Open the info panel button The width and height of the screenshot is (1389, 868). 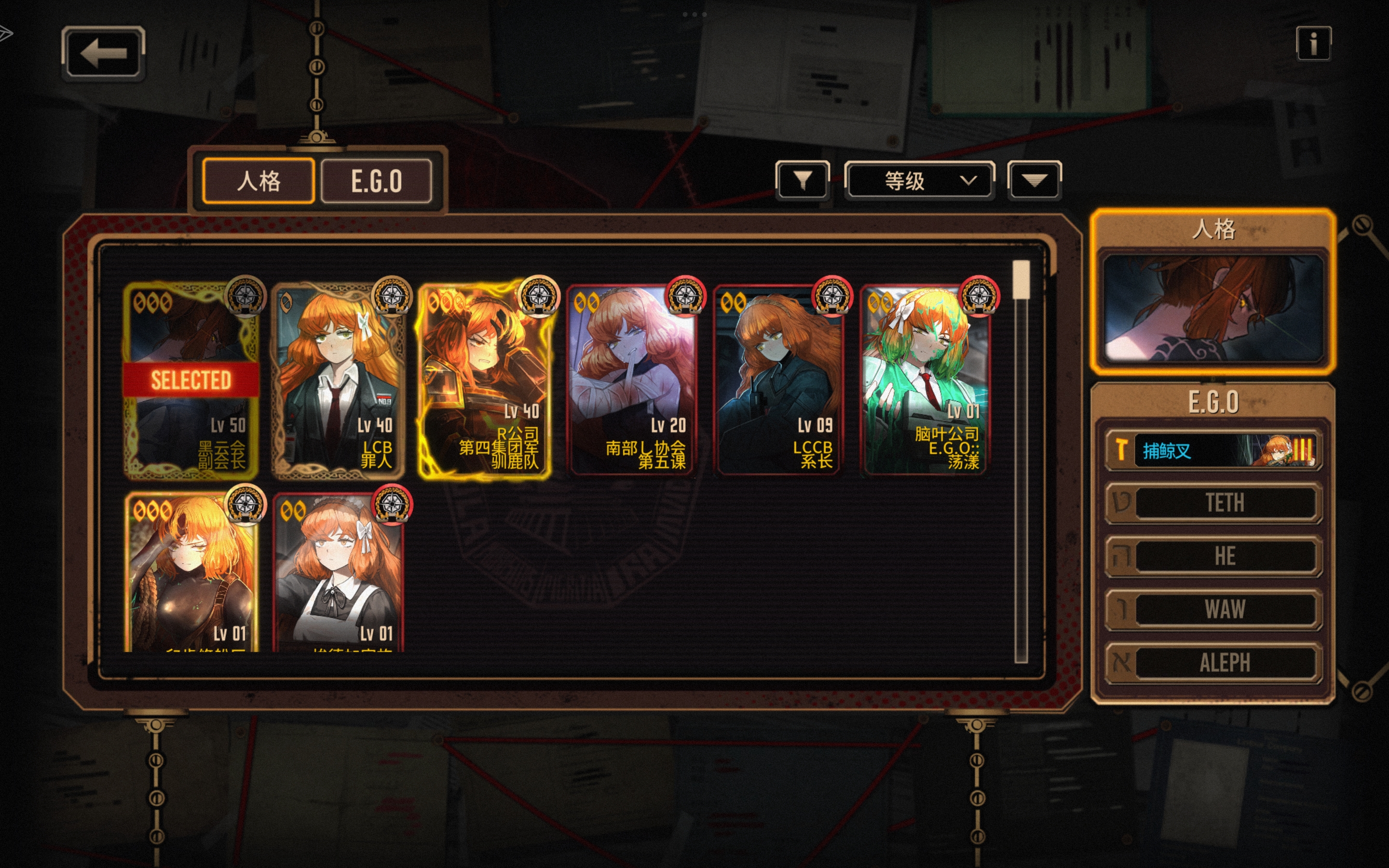click(x=1313, y=43)
